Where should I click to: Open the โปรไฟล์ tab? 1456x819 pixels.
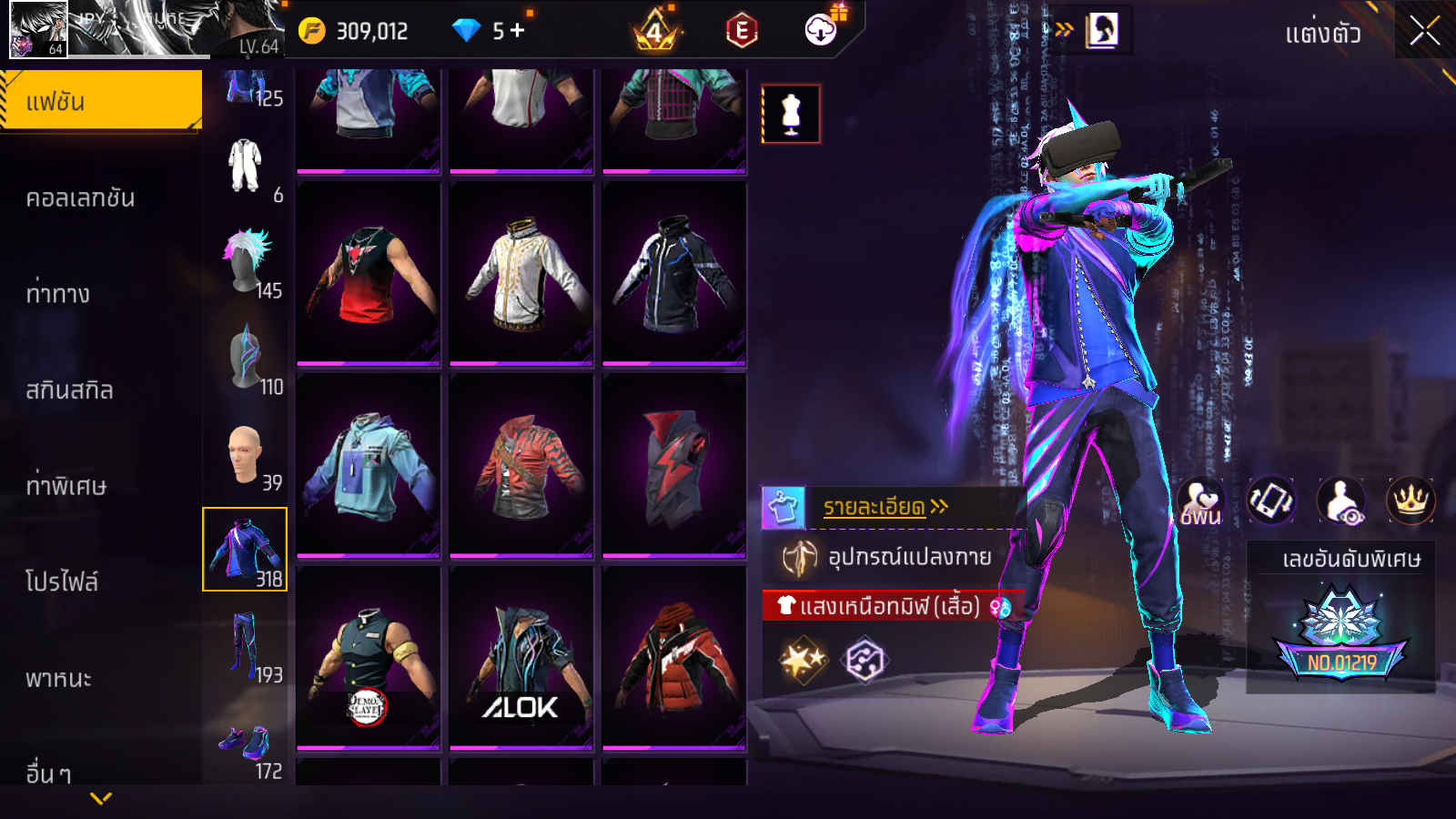62,581
